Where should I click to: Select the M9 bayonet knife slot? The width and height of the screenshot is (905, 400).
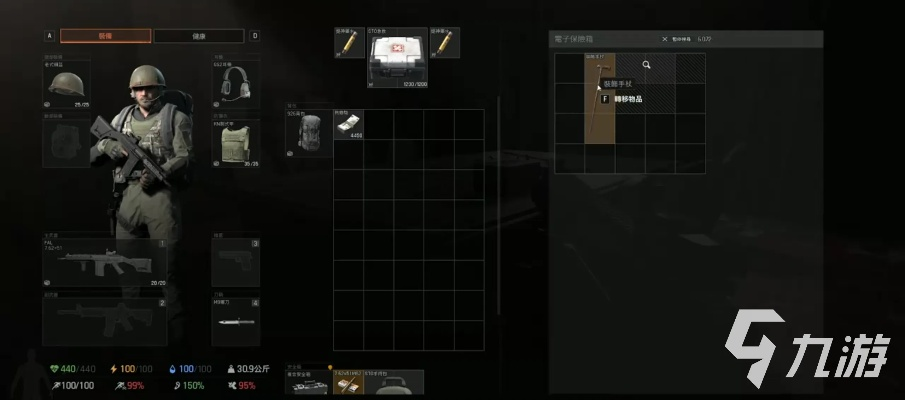click(x=236, y=322)
